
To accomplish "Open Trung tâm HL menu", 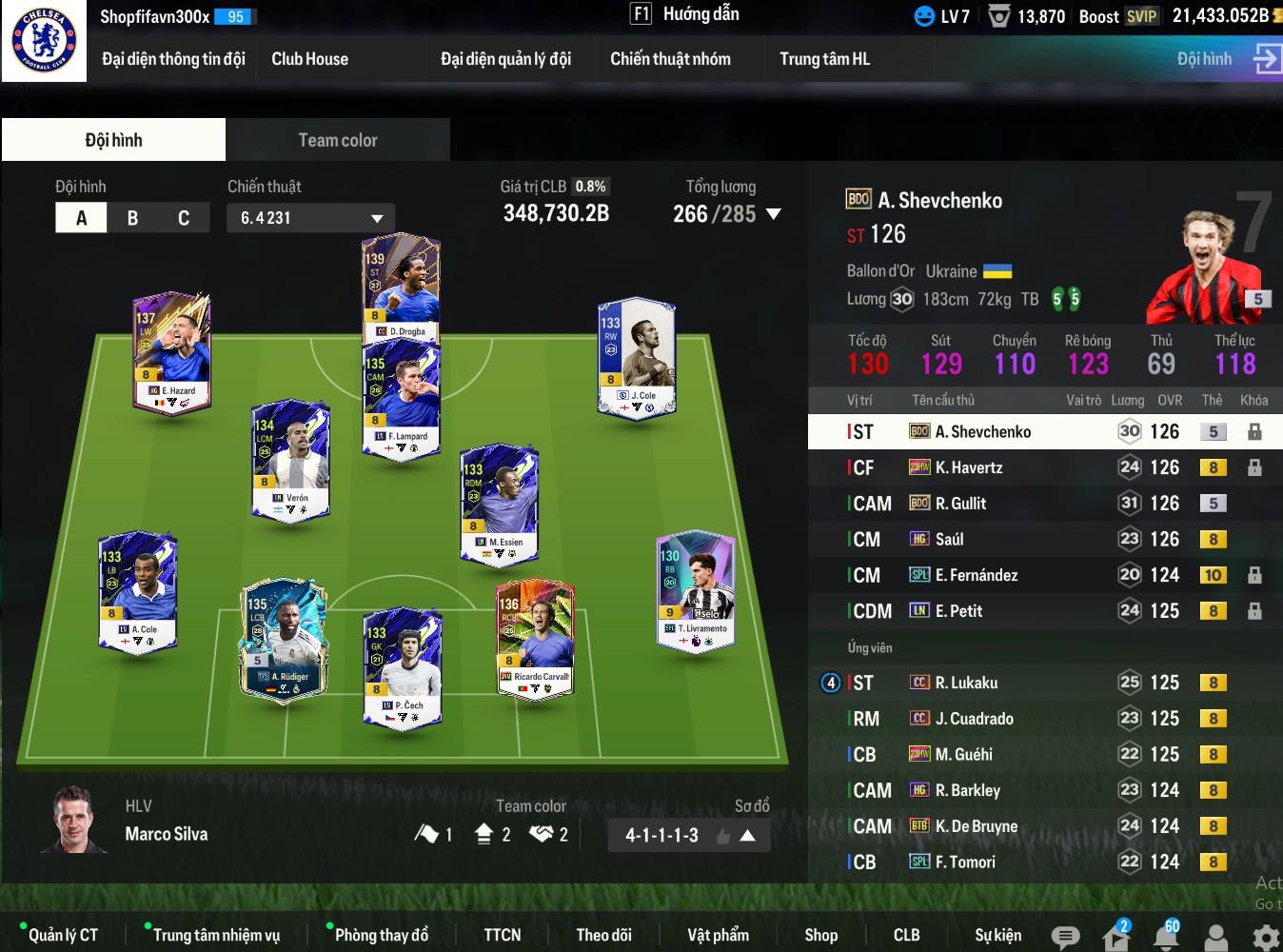I will (824, 59).
